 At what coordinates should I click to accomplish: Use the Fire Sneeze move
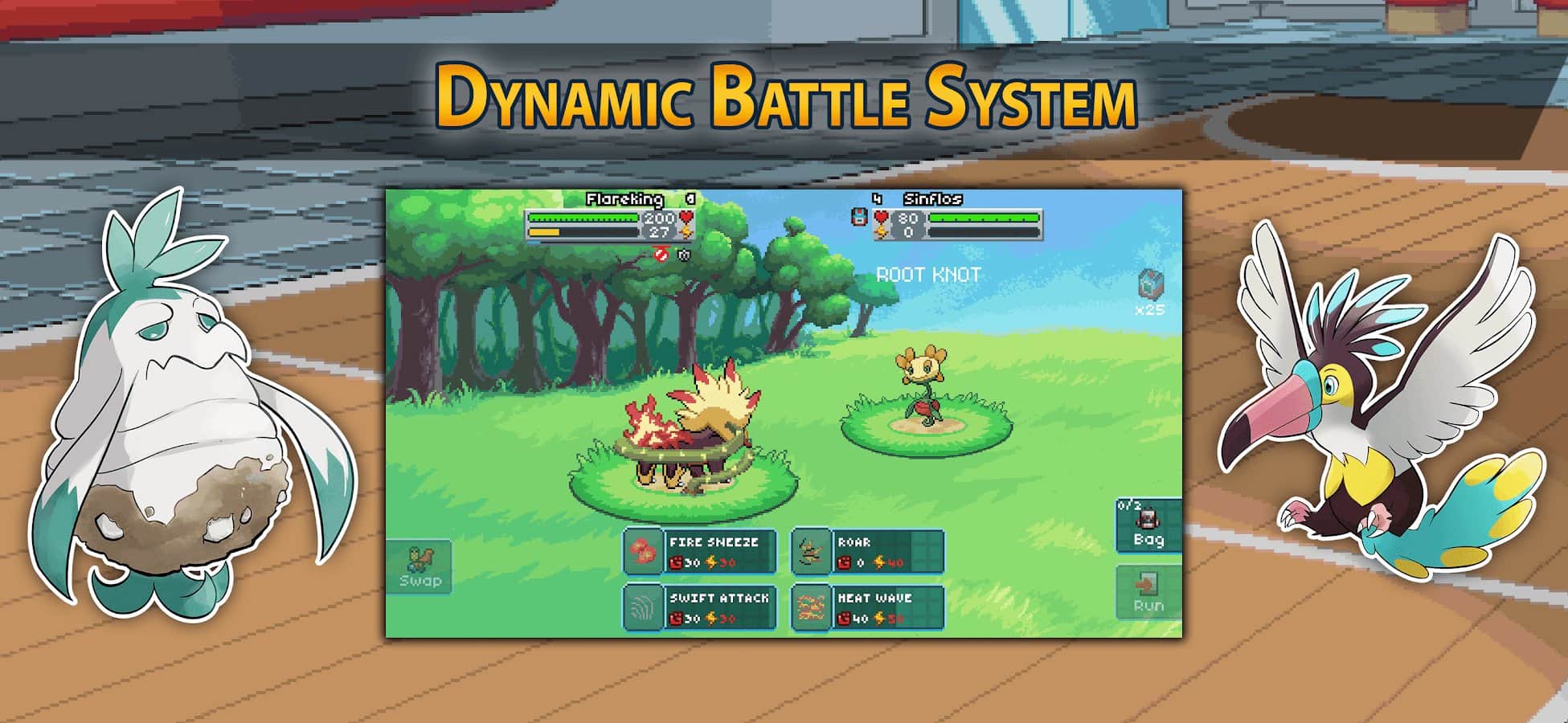[700, 551]
